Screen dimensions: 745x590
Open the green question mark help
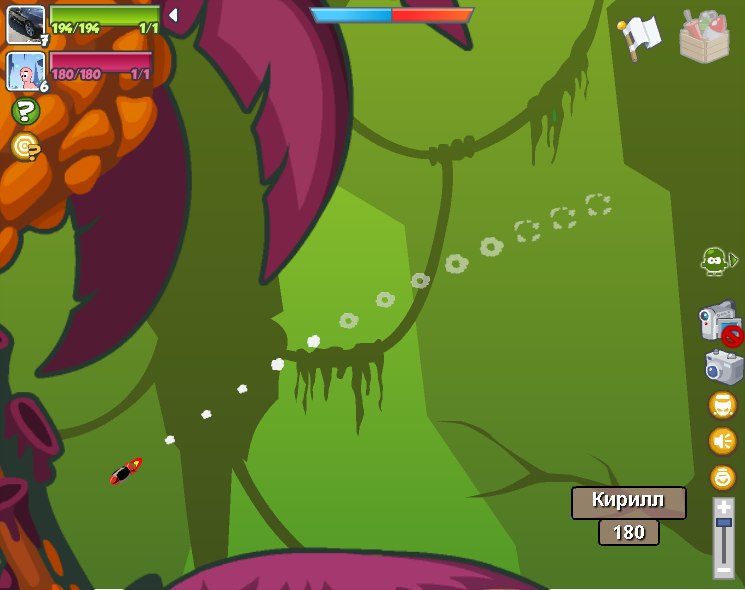25,111
